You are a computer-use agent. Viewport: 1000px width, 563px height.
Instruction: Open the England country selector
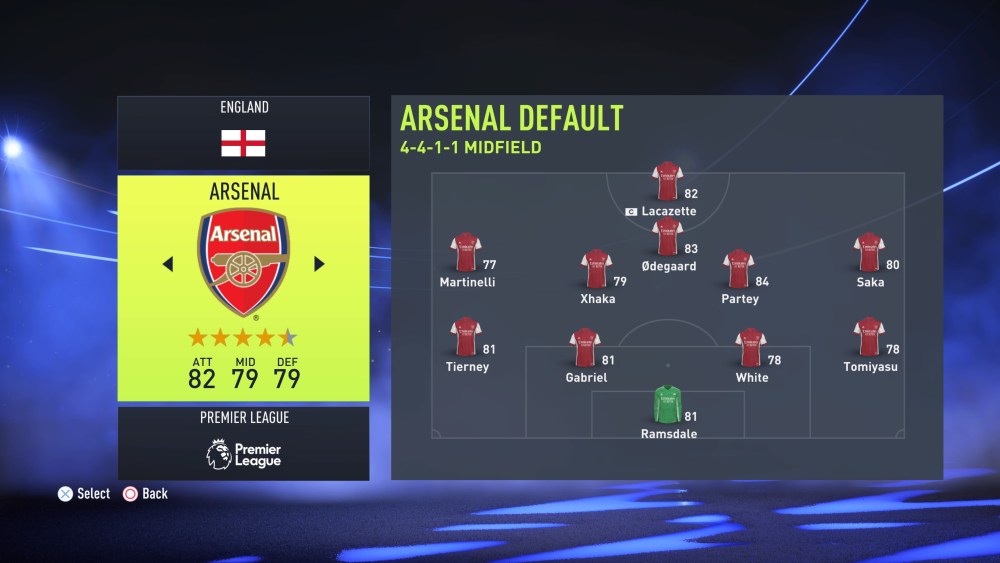click(243, 133)
